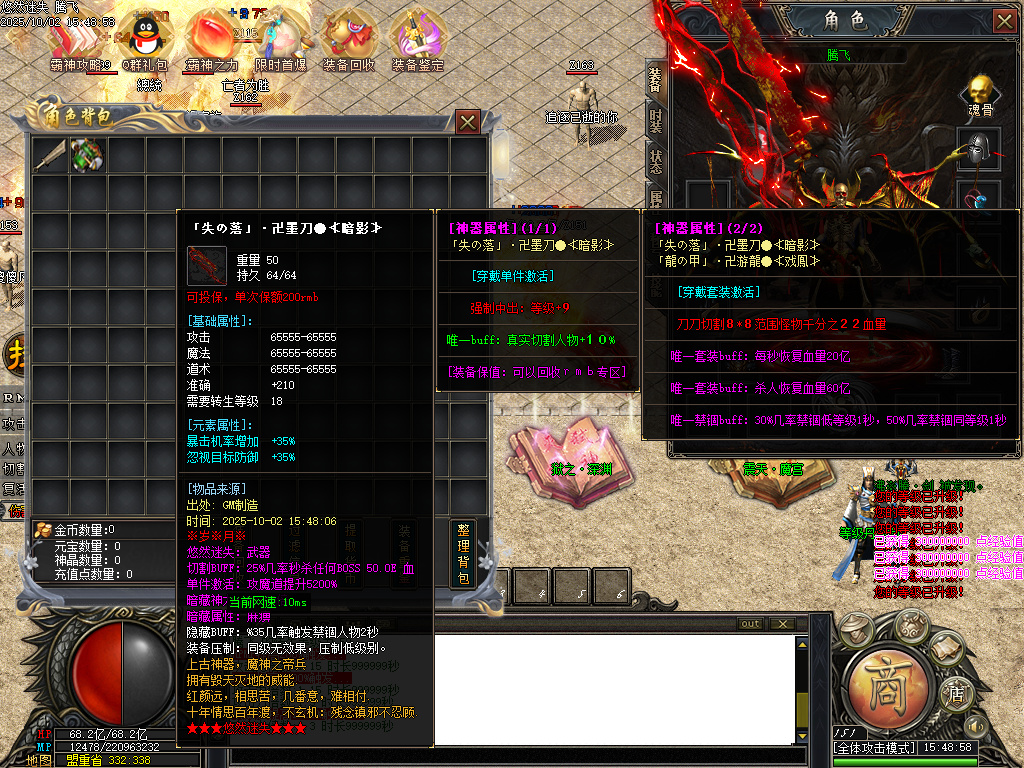Switch to the 装备 equipment tab
The height and width of the screenshot is (768, 1024).
[655, 79]
